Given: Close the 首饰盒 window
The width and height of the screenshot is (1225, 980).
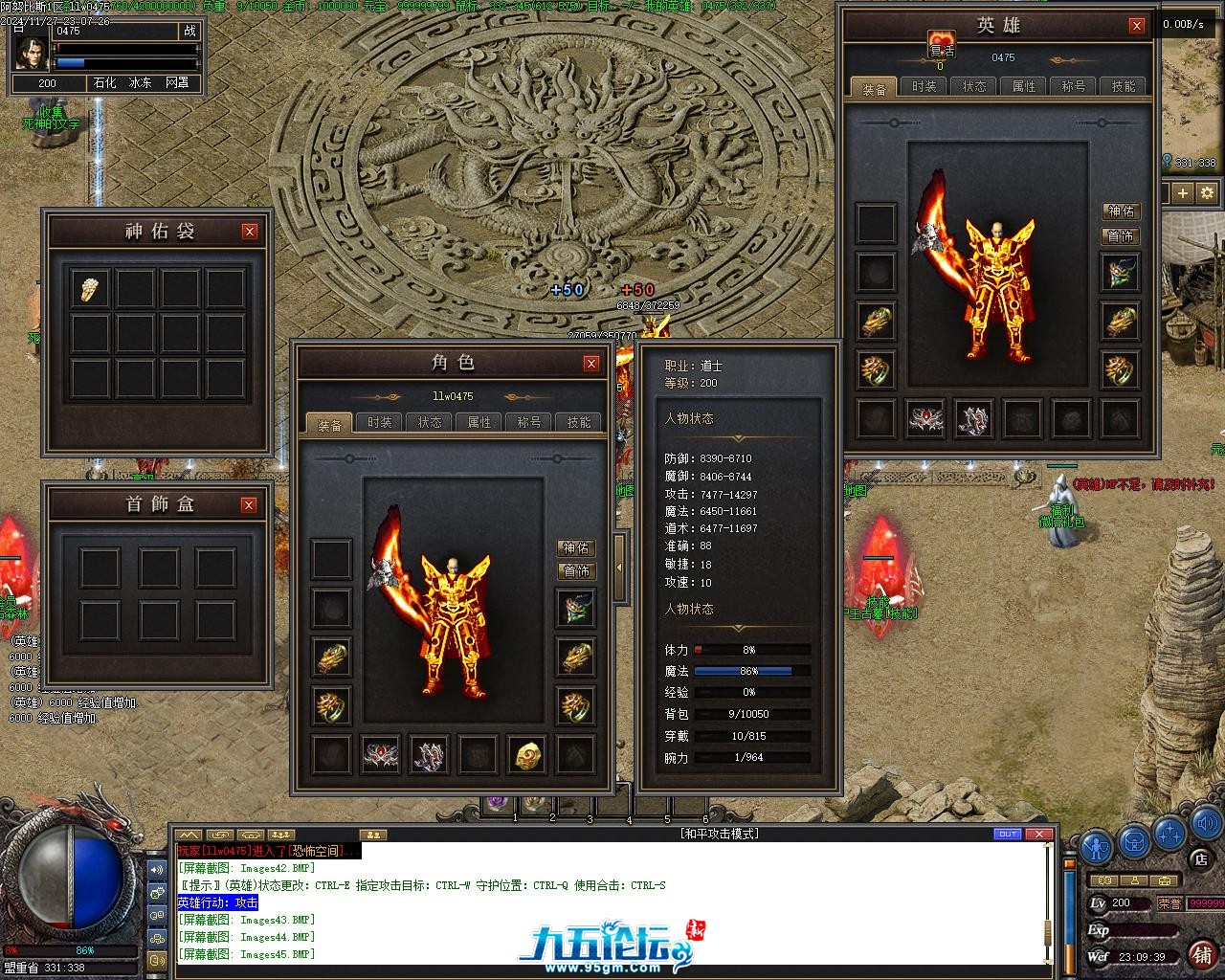Looking at the screenshot, I should point(249,505).
